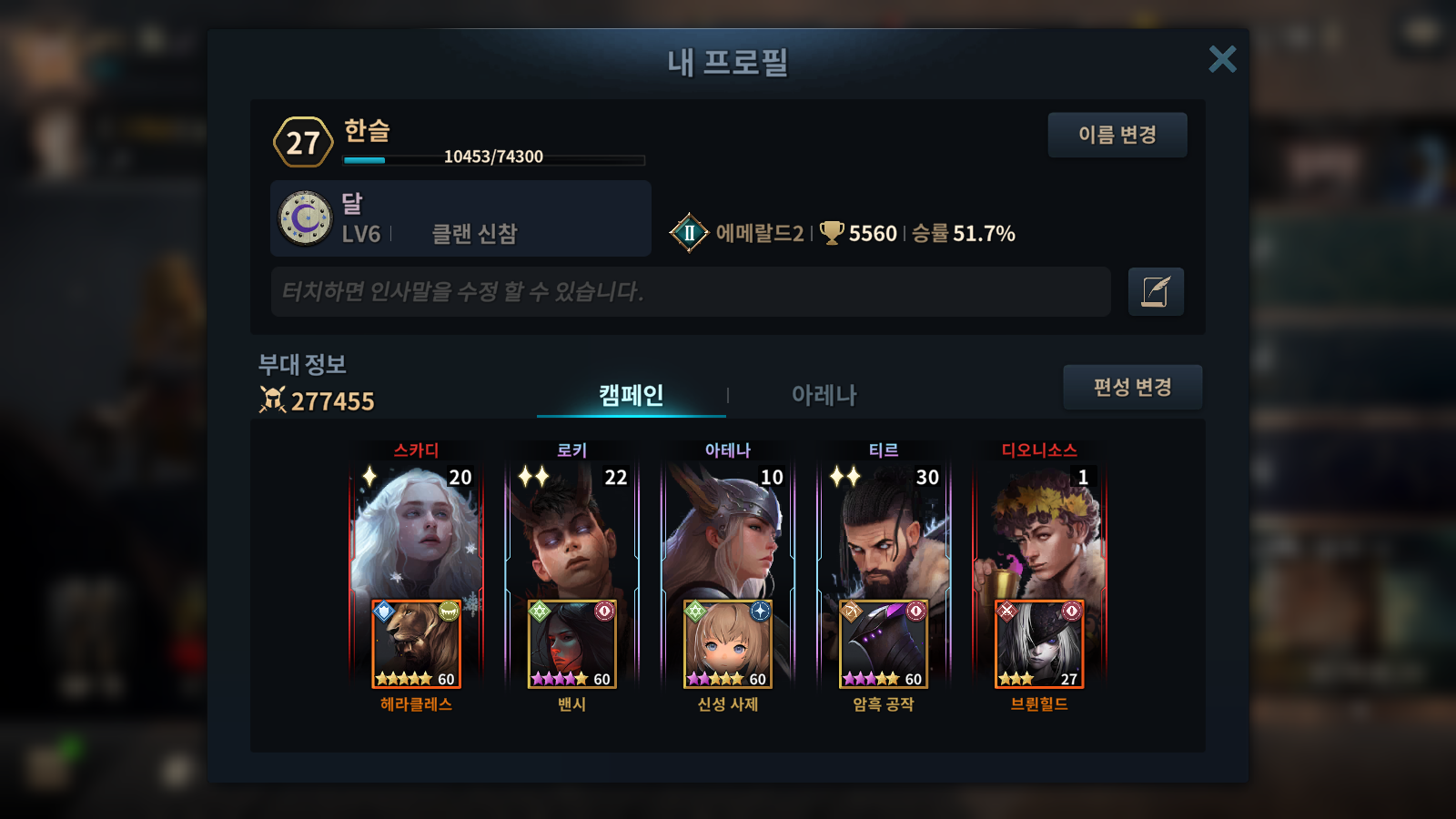Screen dimensions: 1456x819
Task: Open the 편성 변경 formation editor
Action: pos(1132,387)
